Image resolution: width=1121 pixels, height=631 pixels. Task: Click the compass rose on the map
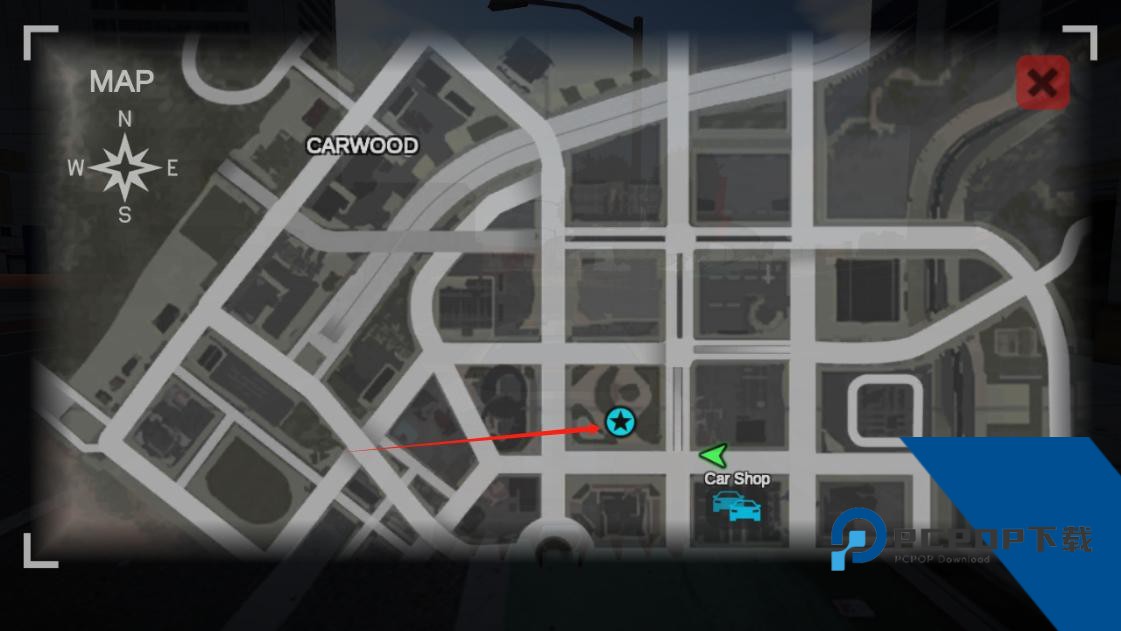click(125, 168)
